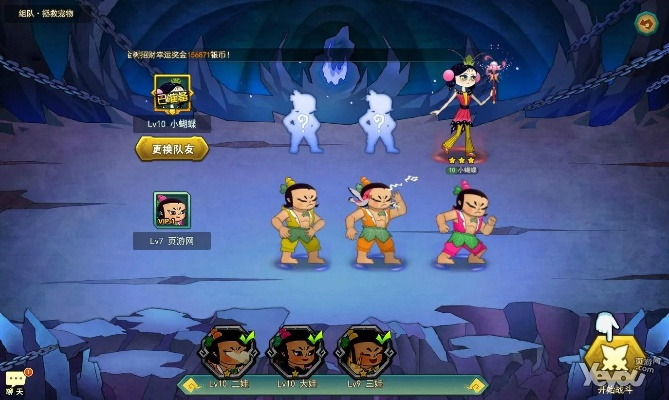Open the chat bubble icon
This screenshot has width=669, height=400.
coord(16,378)
